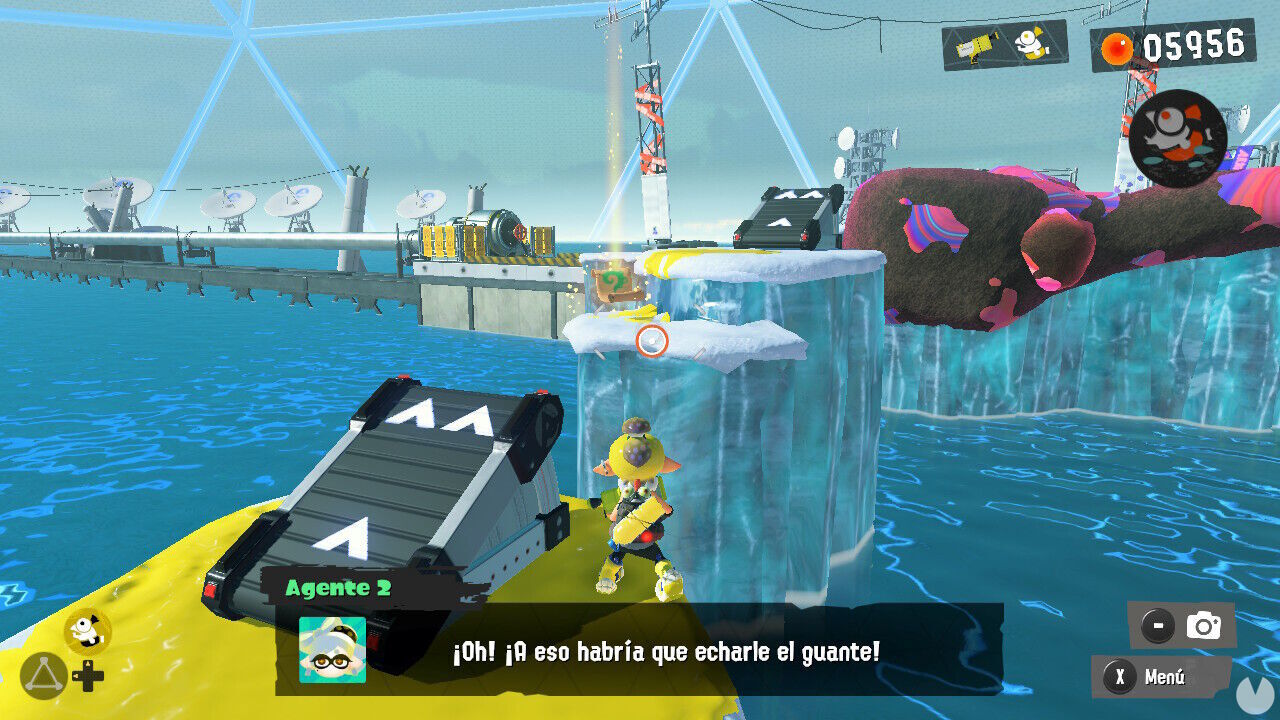
Task: Click the targeting reticle in screen center
Action: pyautogui.click(x=652, y=343)
